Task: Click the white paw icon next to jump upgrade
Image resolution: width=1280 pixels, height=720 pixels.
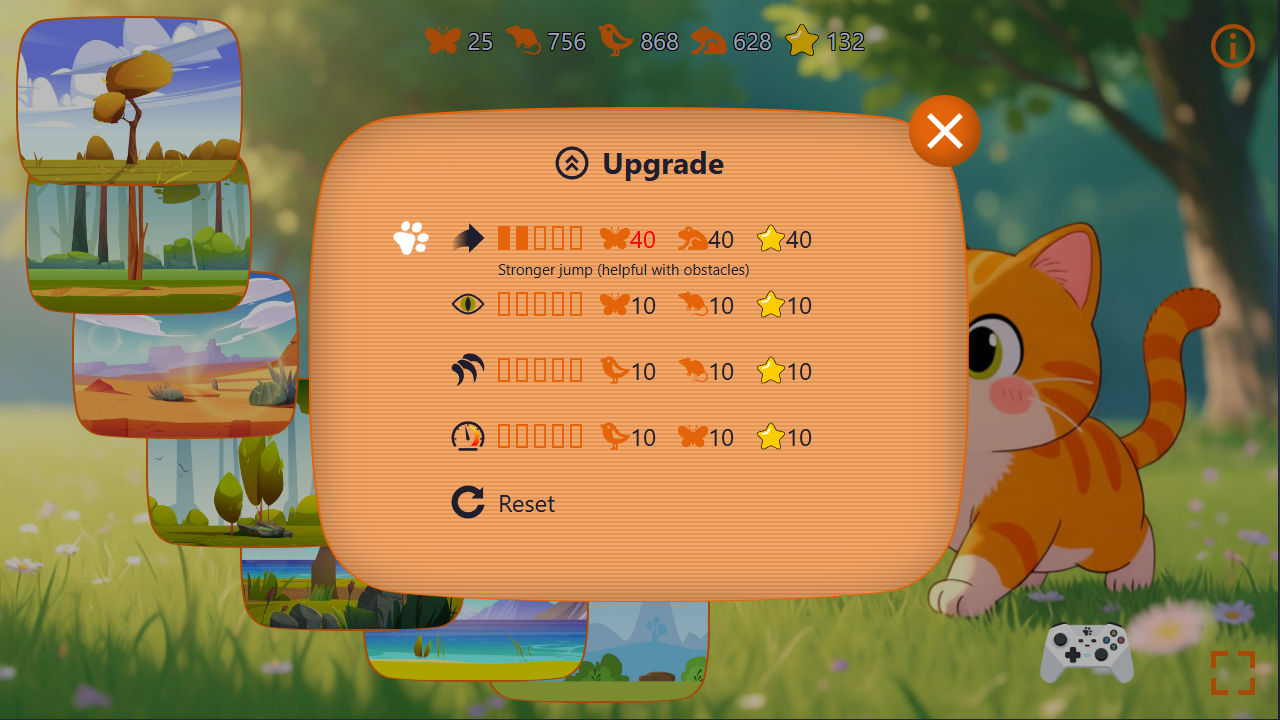Action: [408, 238]
